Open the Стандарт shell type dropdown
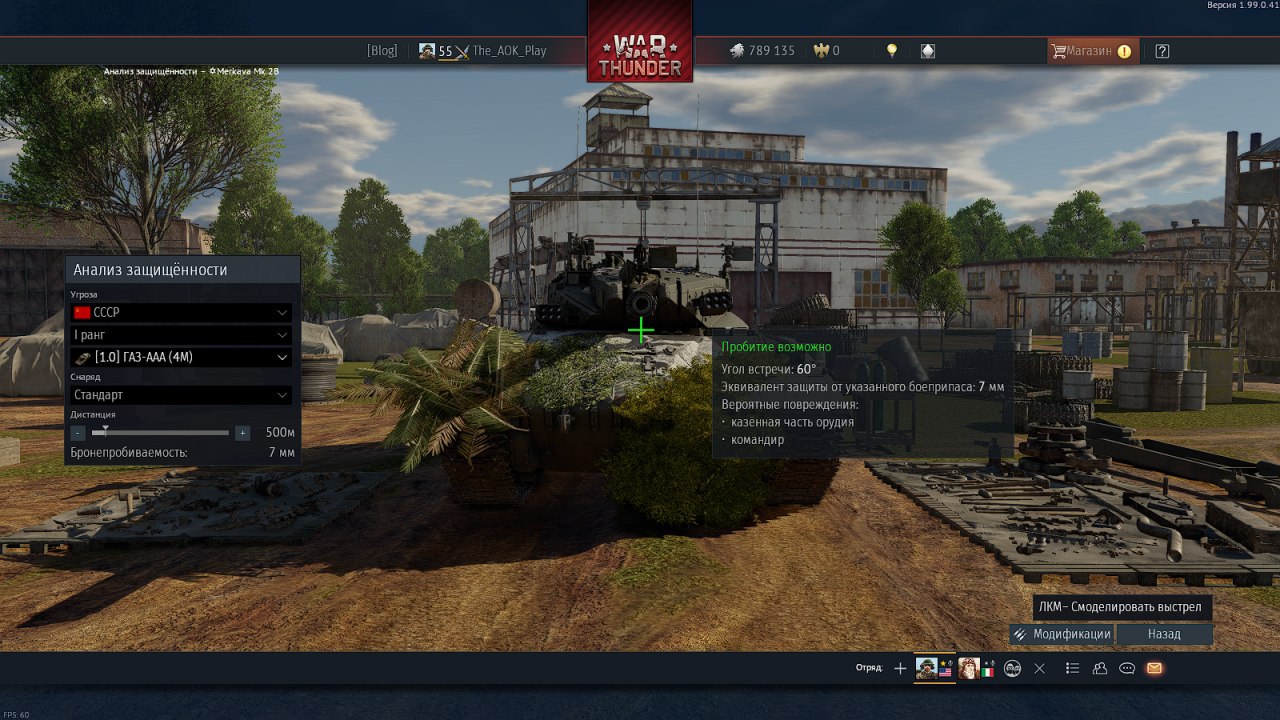Viewport: 1280px width, 720px height. pos(181,395)
